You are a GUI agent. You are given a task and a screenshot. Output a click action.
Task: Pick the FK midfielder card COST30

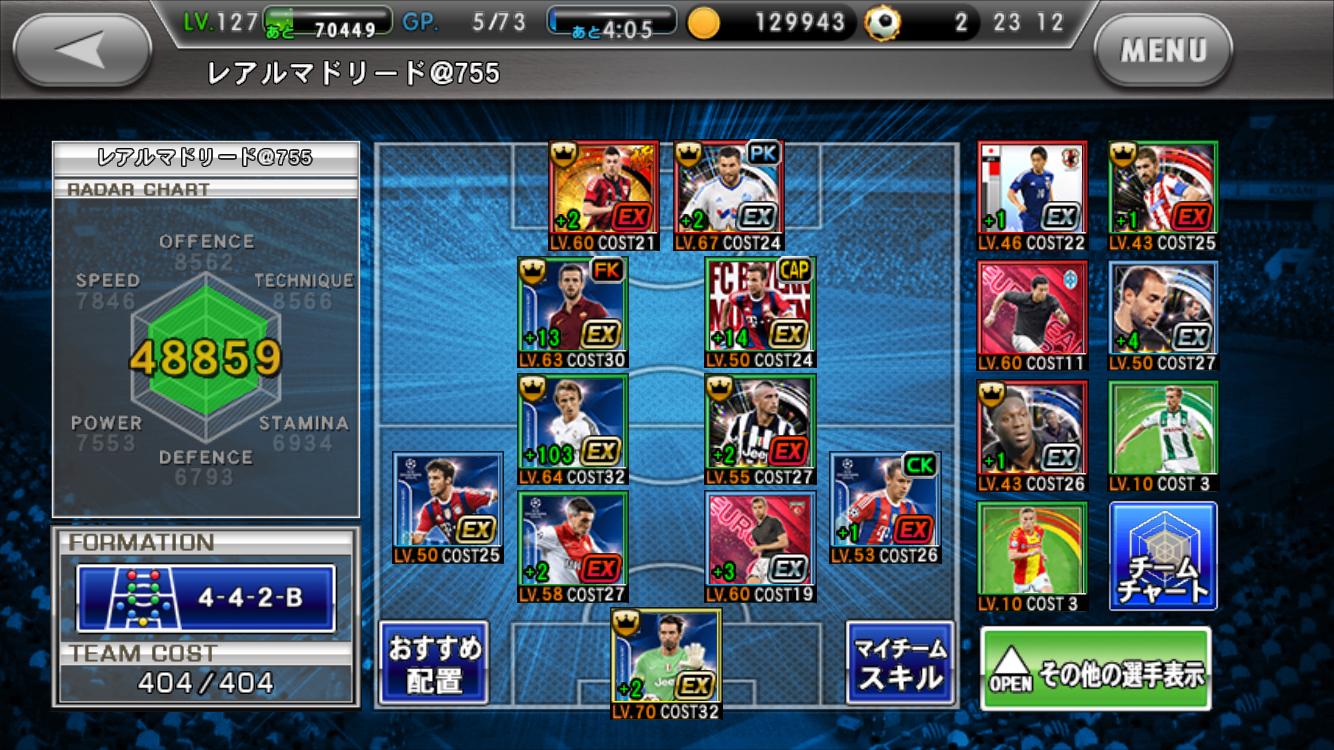pos(572,311)
